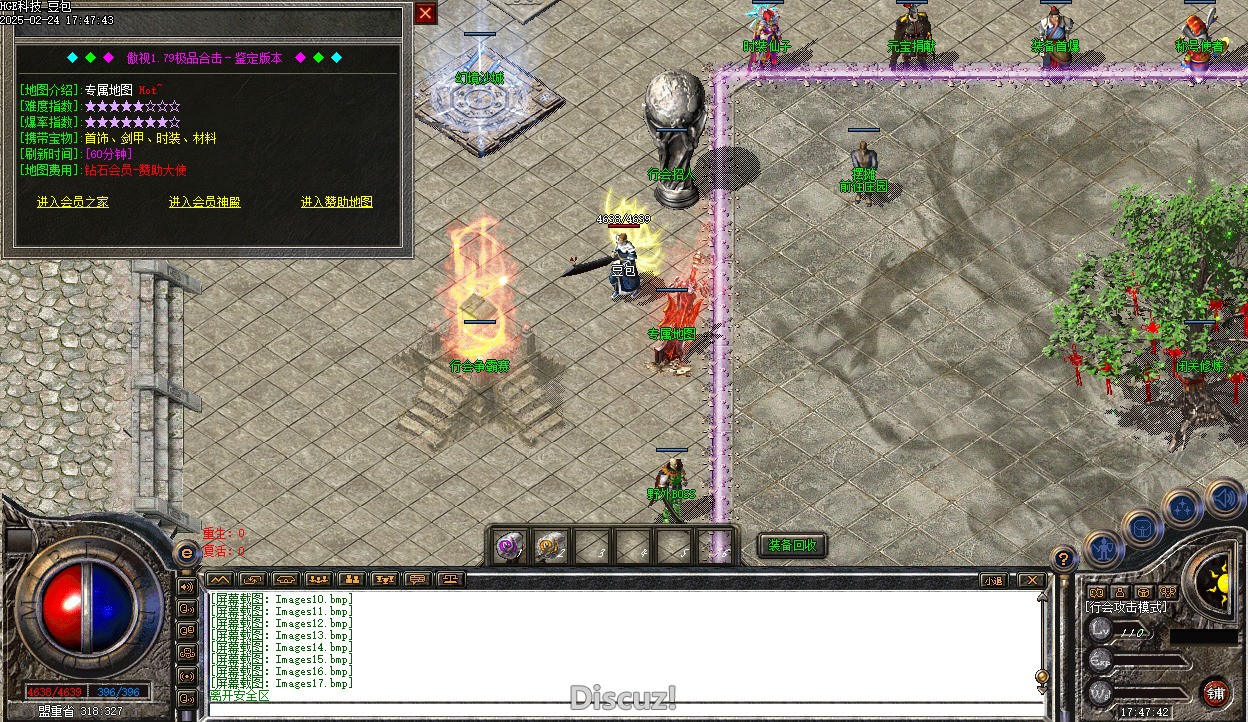Open the red 铺 shop button
The image size is (1248, 722).
coord(1215,692)
